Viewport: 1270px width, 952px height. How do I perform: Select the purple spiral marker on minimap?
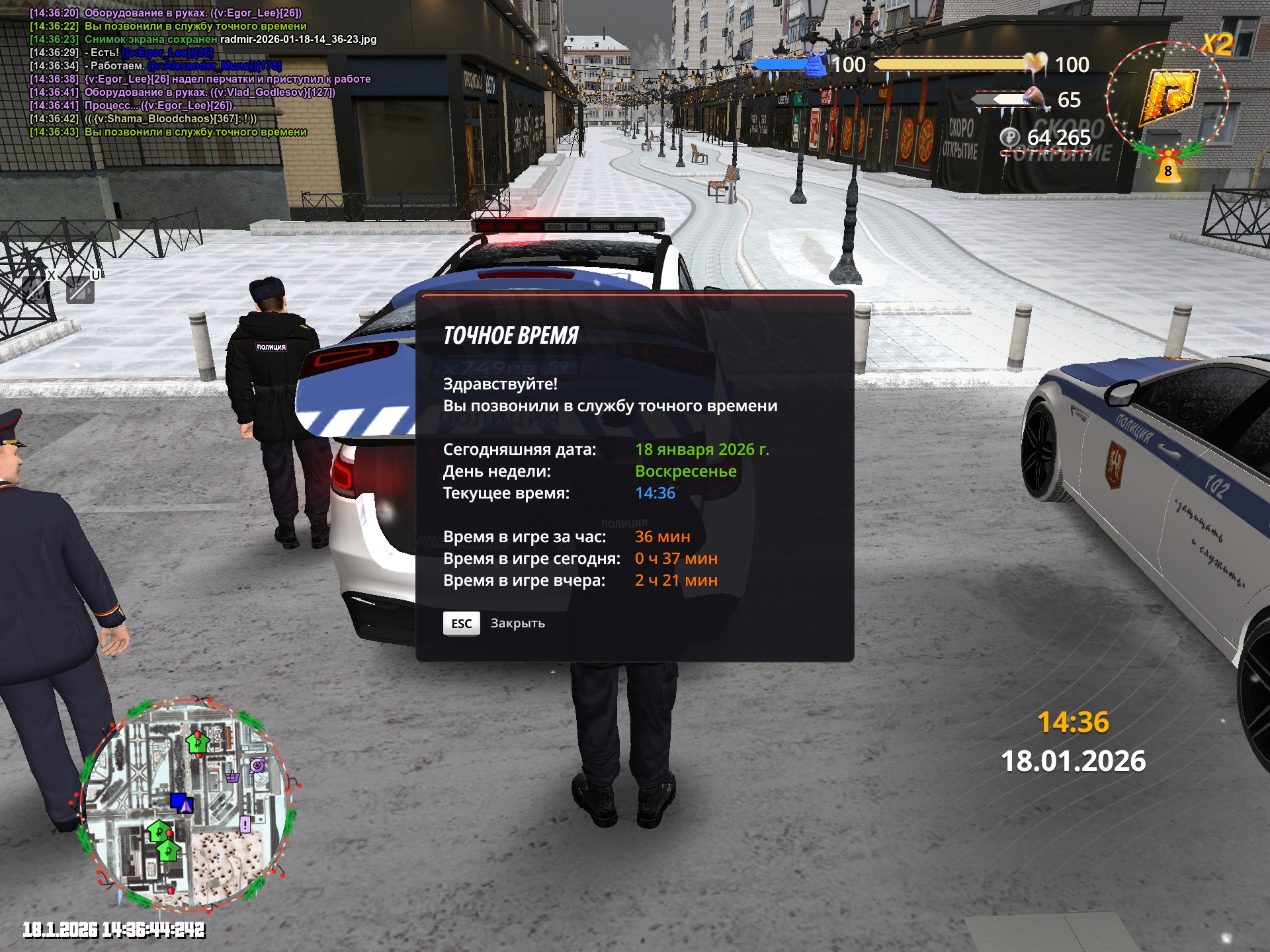(x=257, y=766)
